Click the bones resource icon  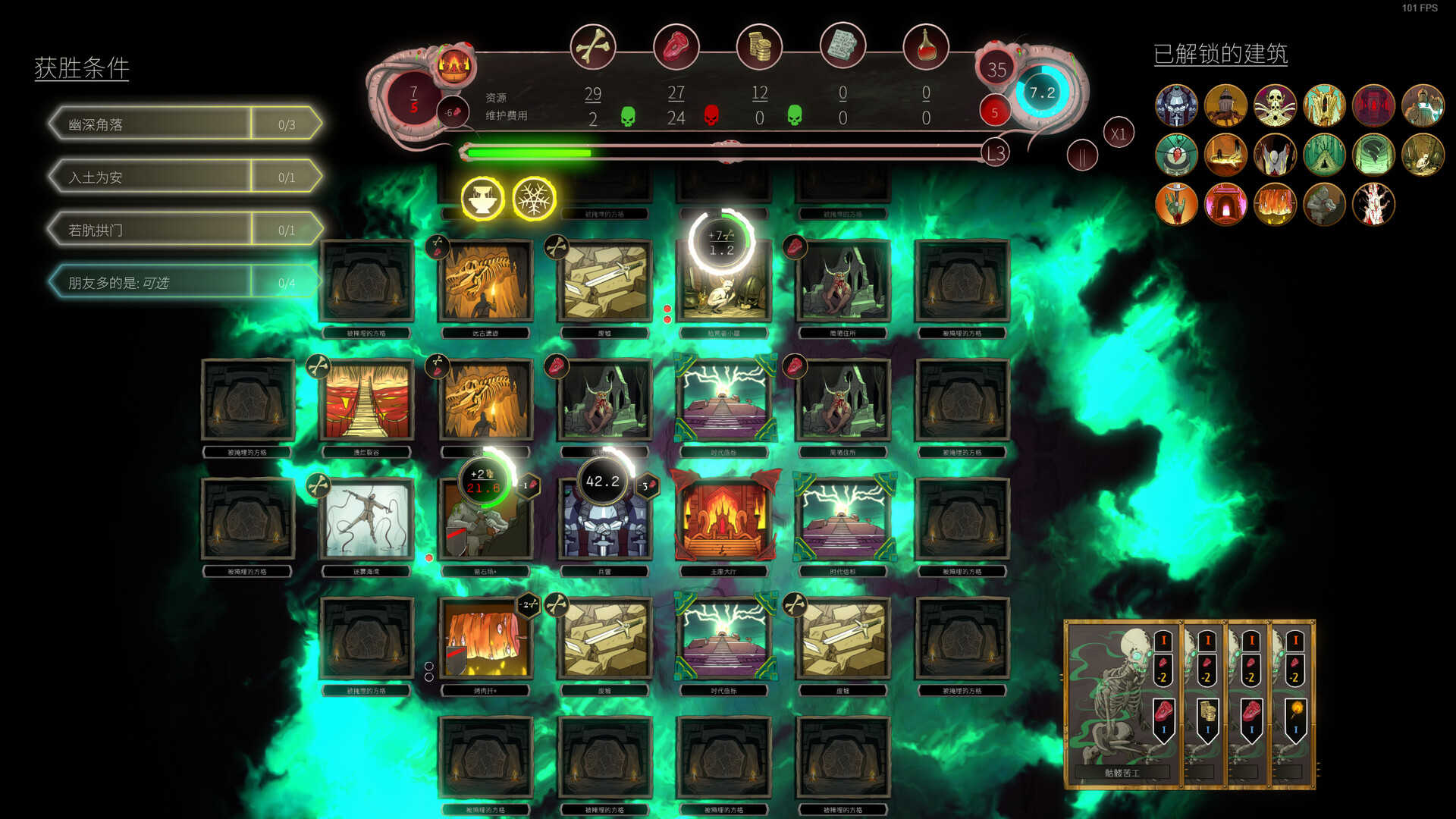click(593, 47)
